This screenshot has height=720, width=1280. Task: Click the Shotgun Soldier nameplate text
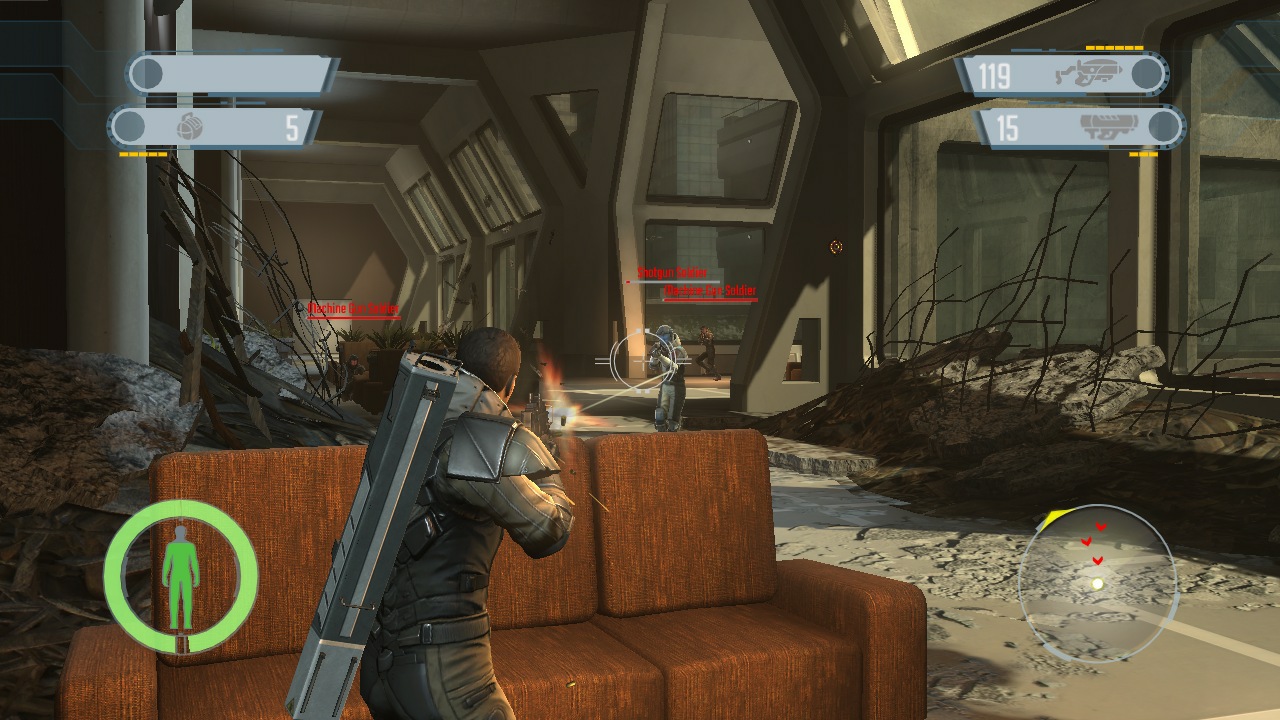pyautogui.click(x=672, y=273)
